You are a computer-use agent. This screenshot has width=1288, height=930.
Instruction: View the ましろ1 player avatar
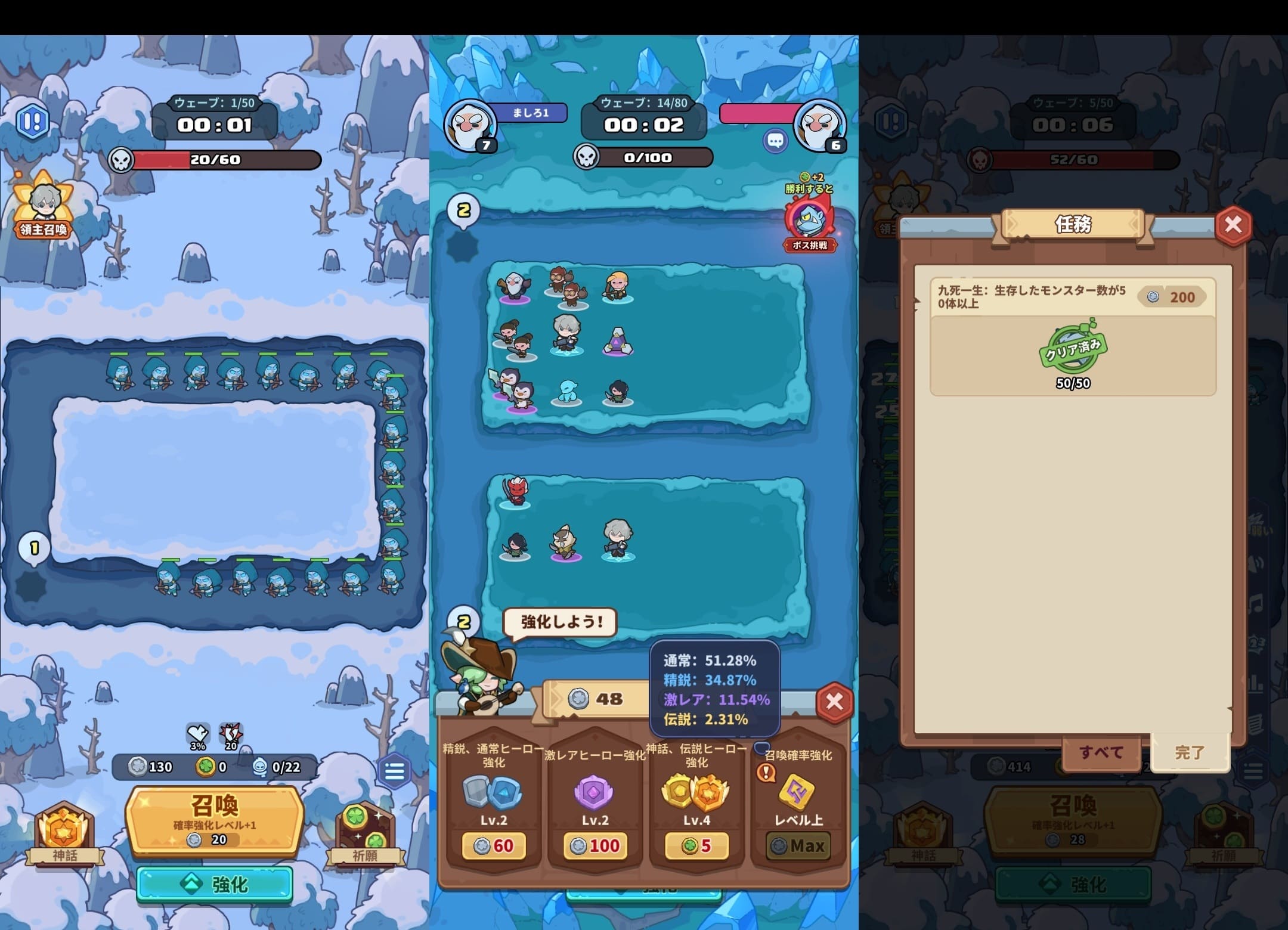click(x=470, y=126)
